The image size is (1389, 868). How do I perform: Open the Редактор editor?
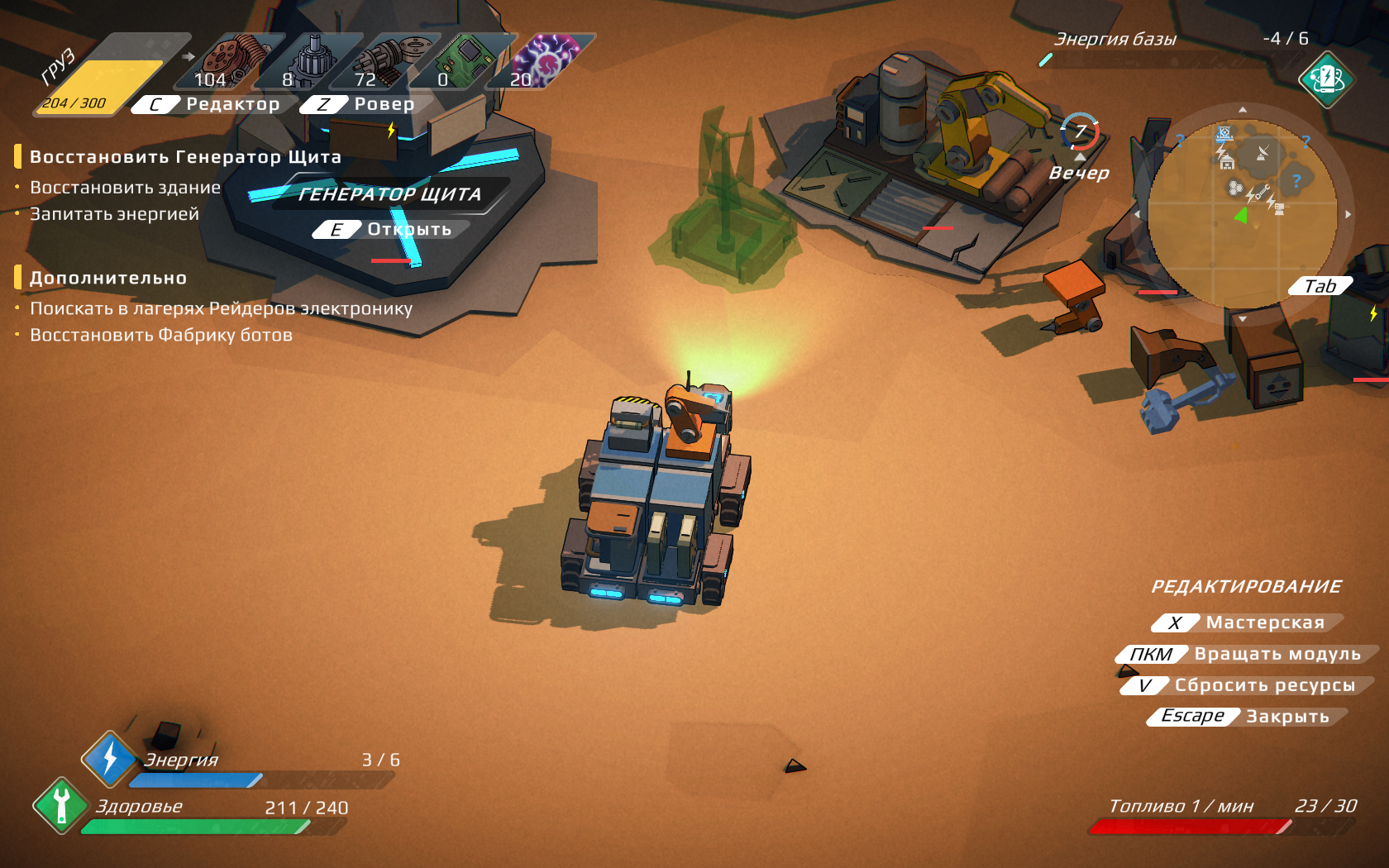(215, 104)
